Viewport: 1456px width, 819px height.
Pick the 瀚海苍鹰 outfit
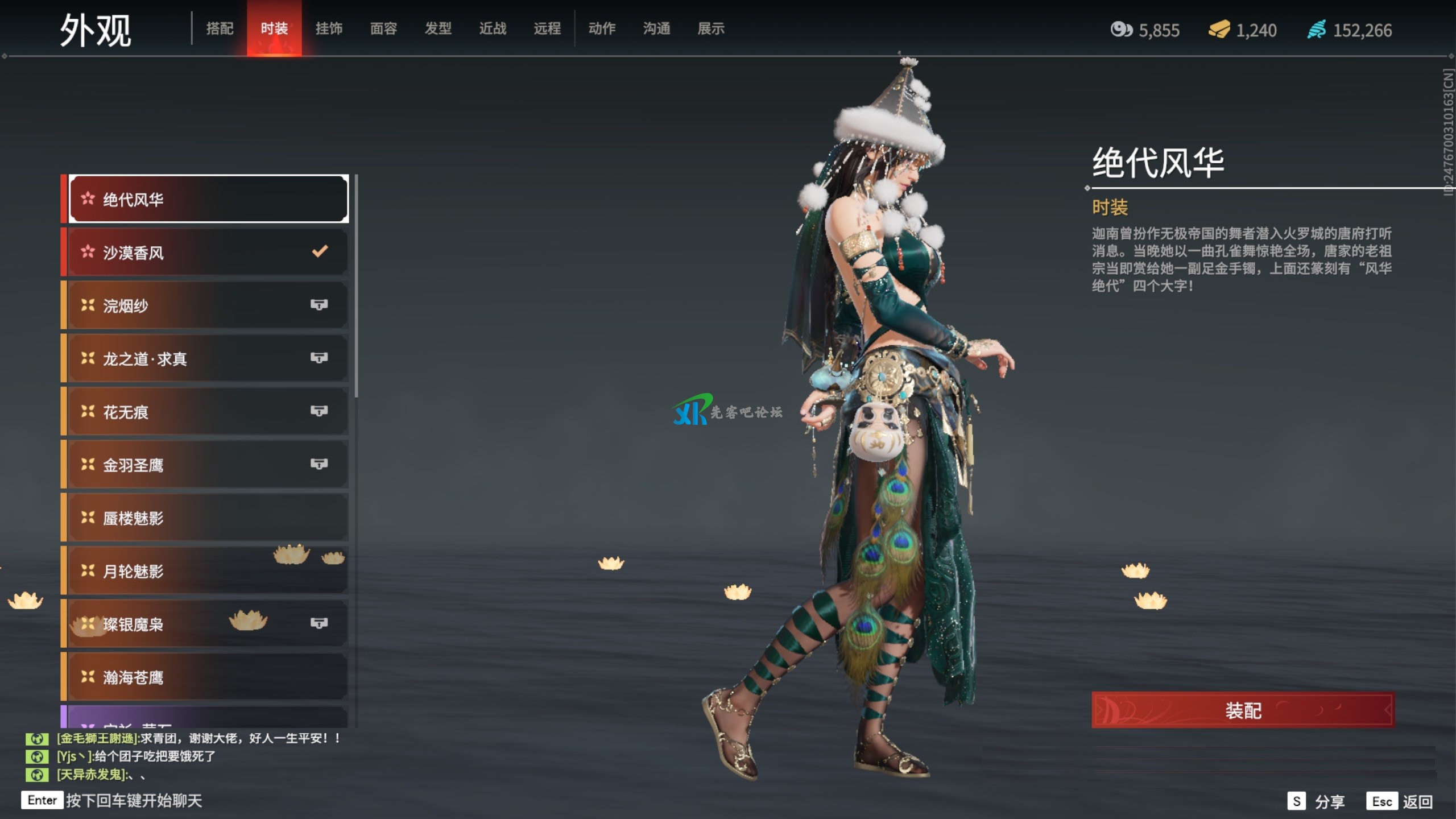pyautogui.click(x=208, y=677)
